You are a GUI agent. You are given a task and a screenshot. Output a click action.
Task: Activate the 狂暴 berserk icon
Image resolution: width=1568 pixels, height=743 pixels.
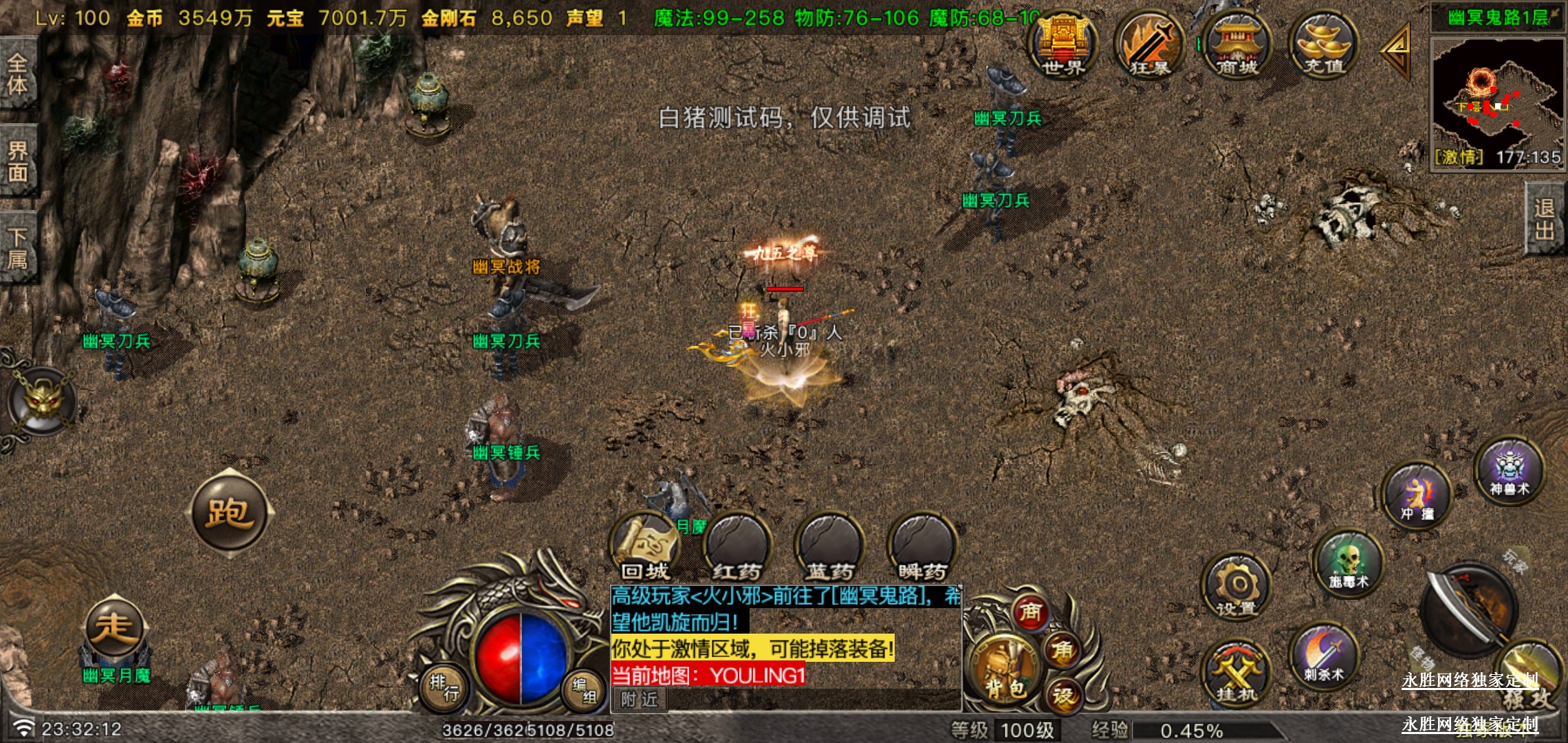tap(1149, 45)
